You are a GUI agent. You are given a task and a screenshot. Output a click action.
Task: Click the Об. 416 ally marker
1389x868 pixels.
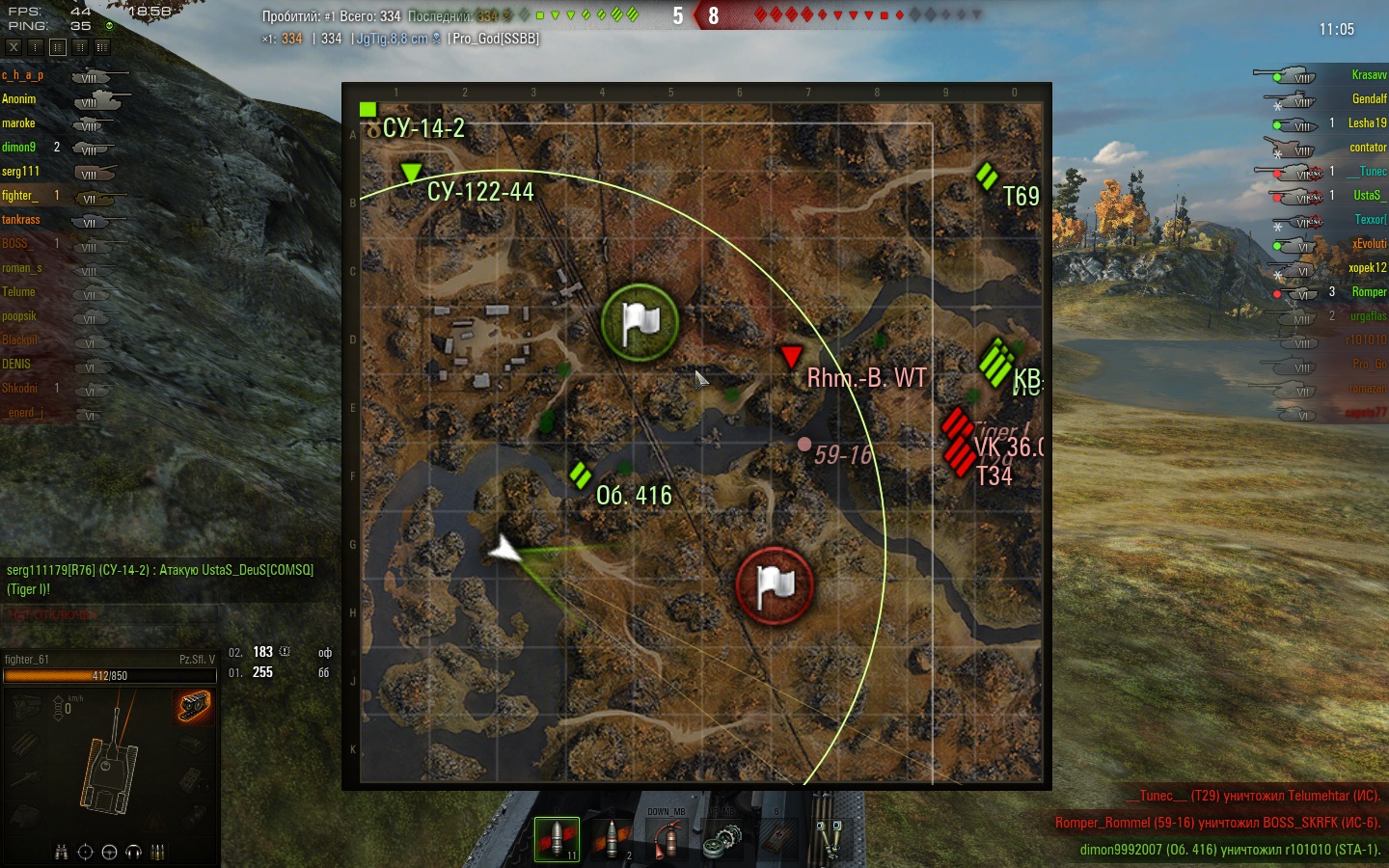pyautogui.click(x=580, y=475)
